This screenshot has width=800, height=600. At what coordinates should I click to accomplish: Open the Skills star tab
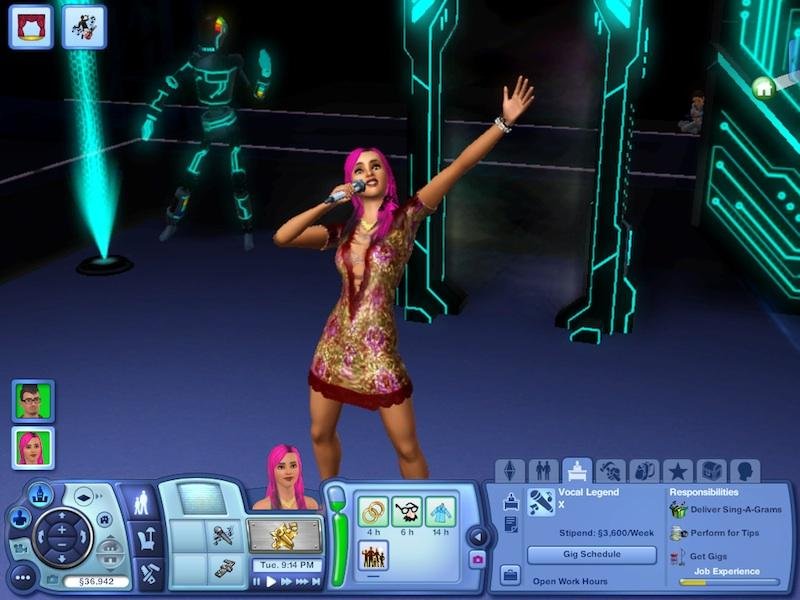(x=679, y=470)
